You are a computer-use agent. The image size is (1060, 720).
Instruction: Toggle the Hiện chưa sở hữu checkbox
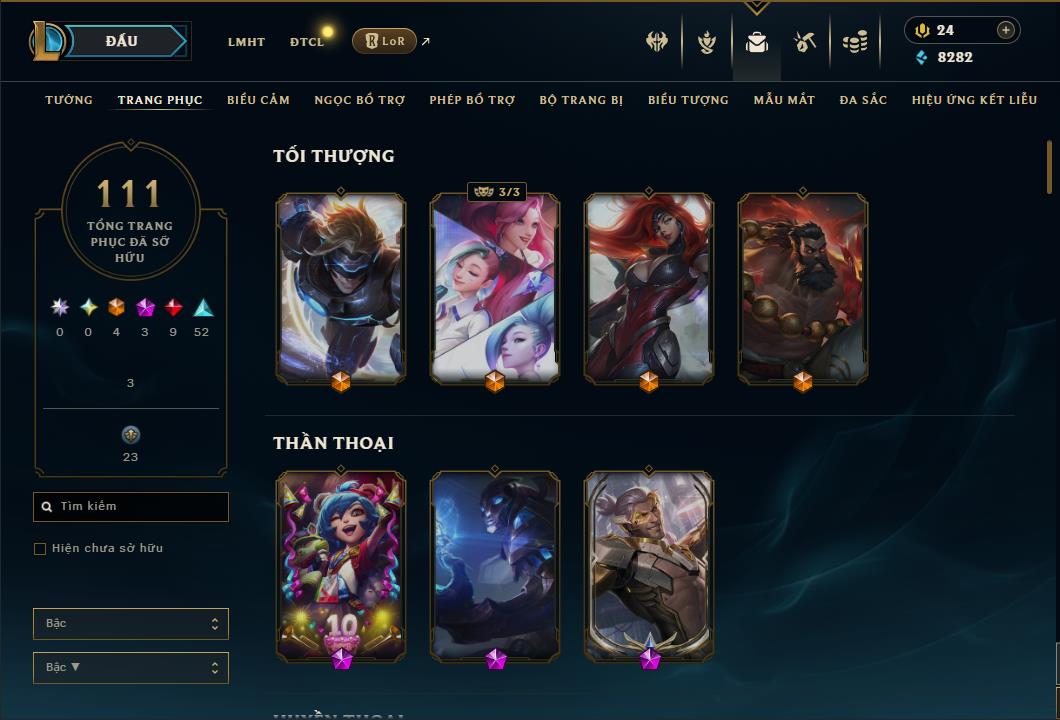tap(40, 549)
